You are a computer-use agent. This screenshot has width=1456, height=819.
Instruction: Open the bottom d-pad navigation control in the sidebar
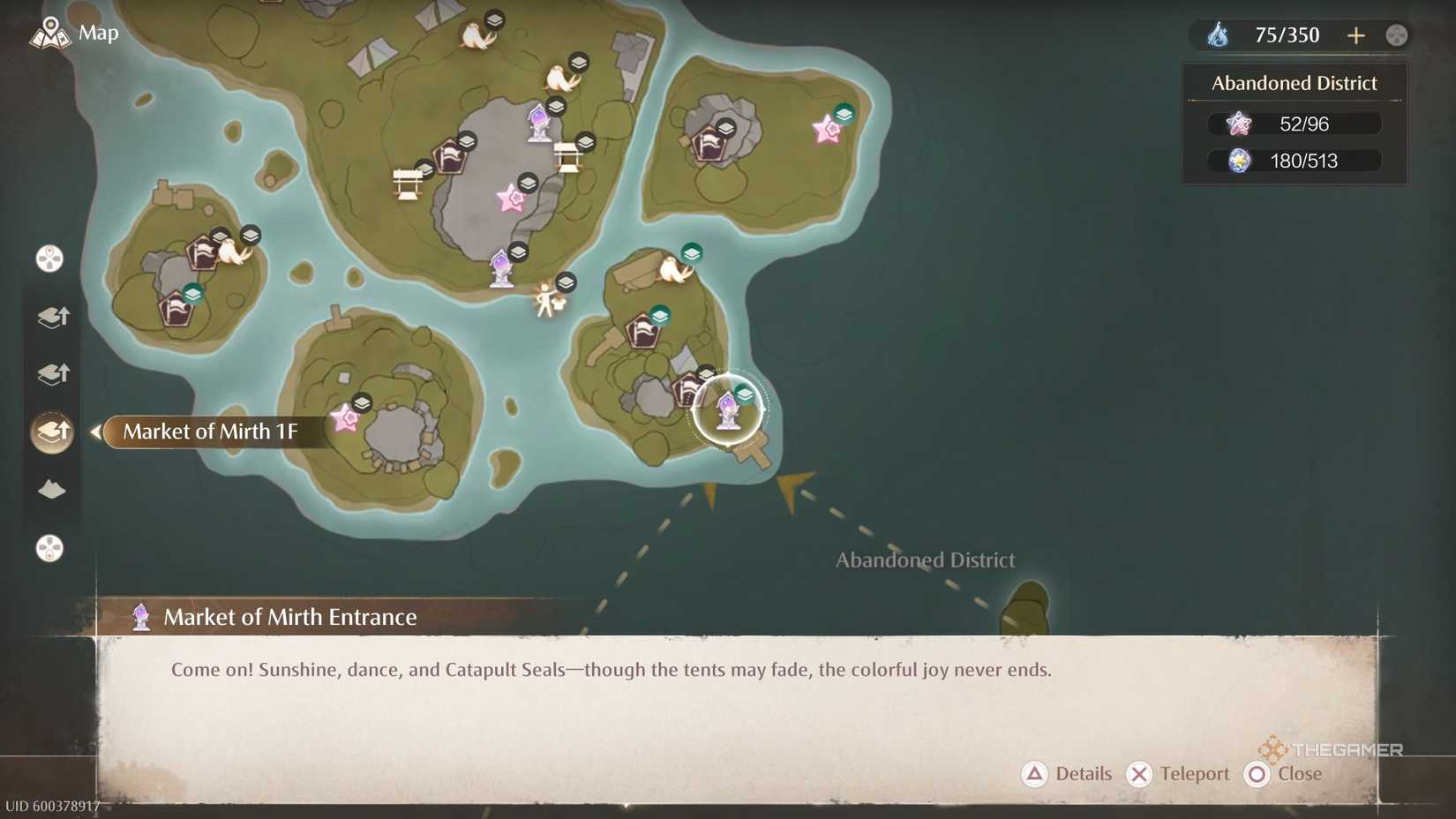(x=49, y=549)
